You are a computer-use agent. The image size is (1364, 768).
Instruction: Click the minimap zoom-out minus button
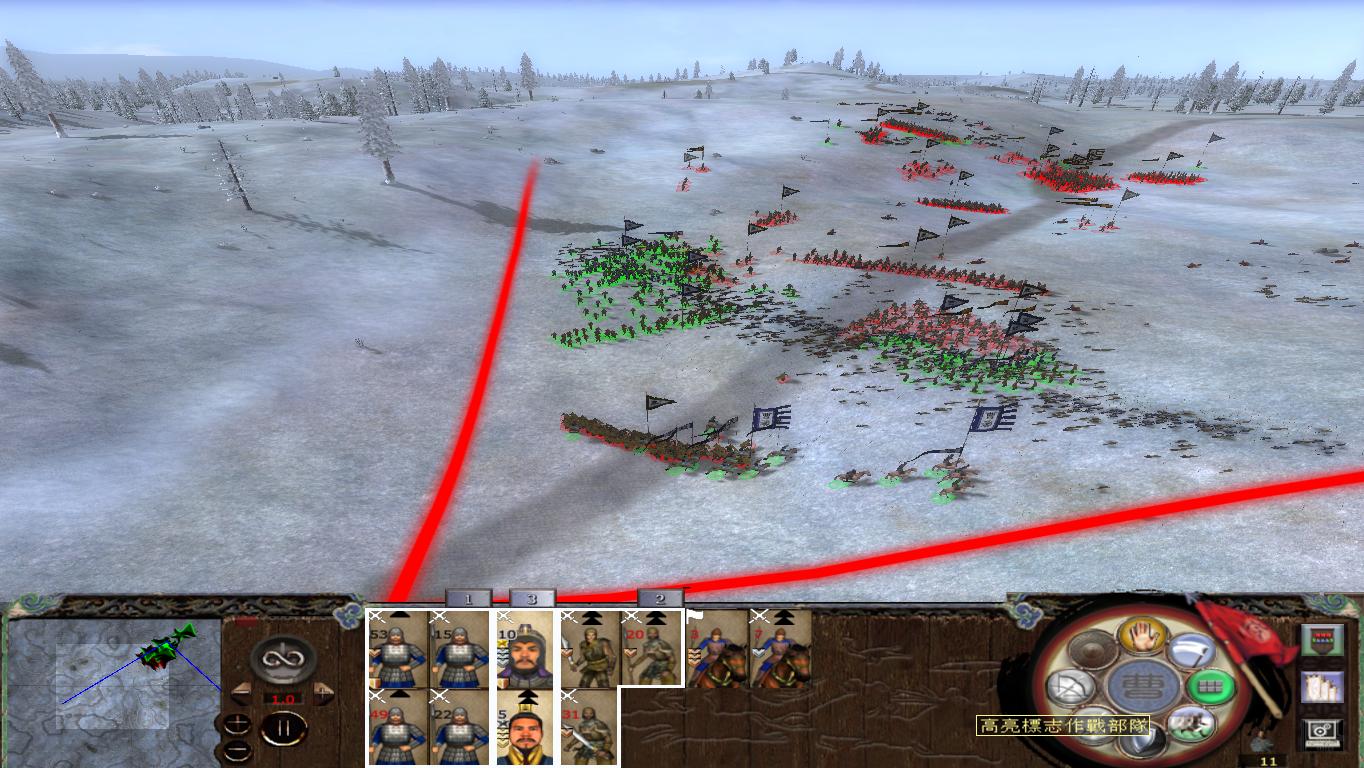coord(239,749)
